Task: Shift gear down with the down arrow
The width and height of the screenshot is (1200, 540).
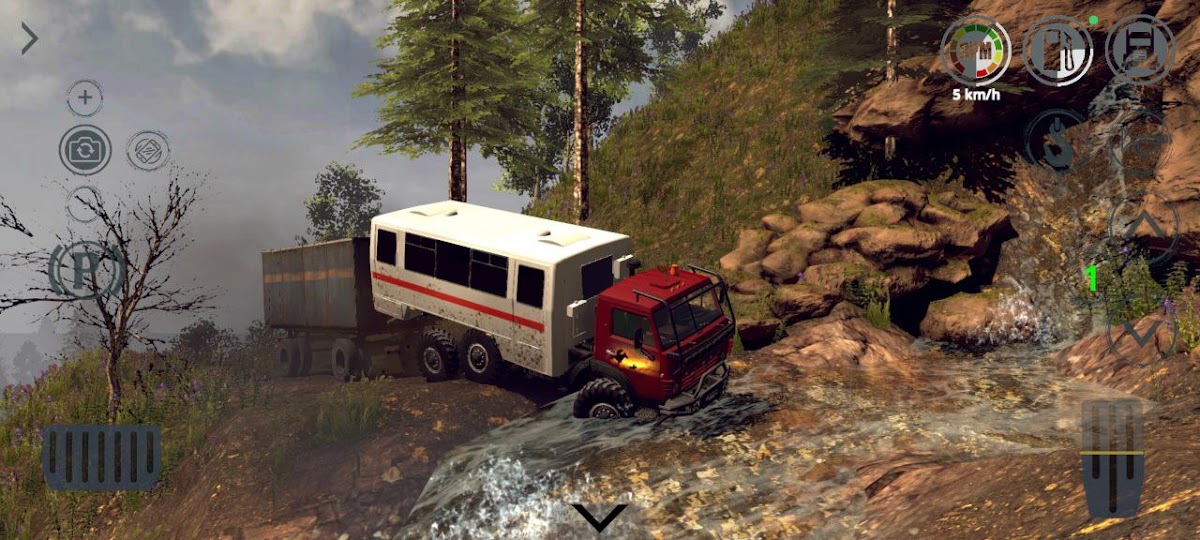Action: [x=1141, y=332]
